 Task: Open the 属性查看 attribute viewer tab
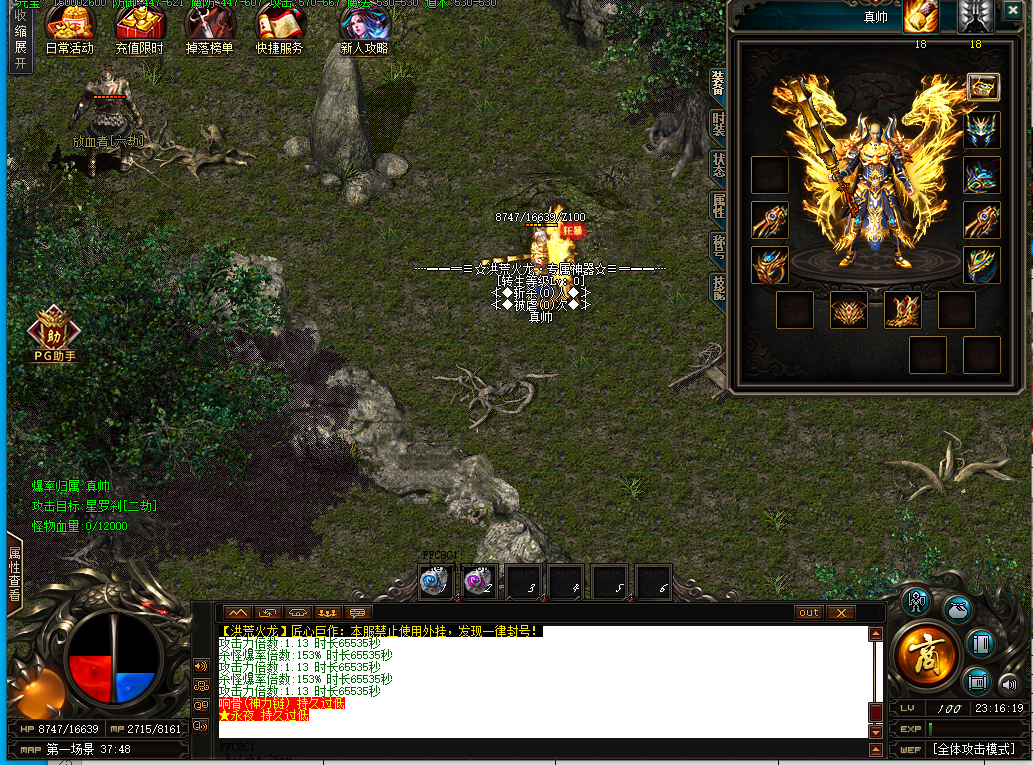coord(15,573)
